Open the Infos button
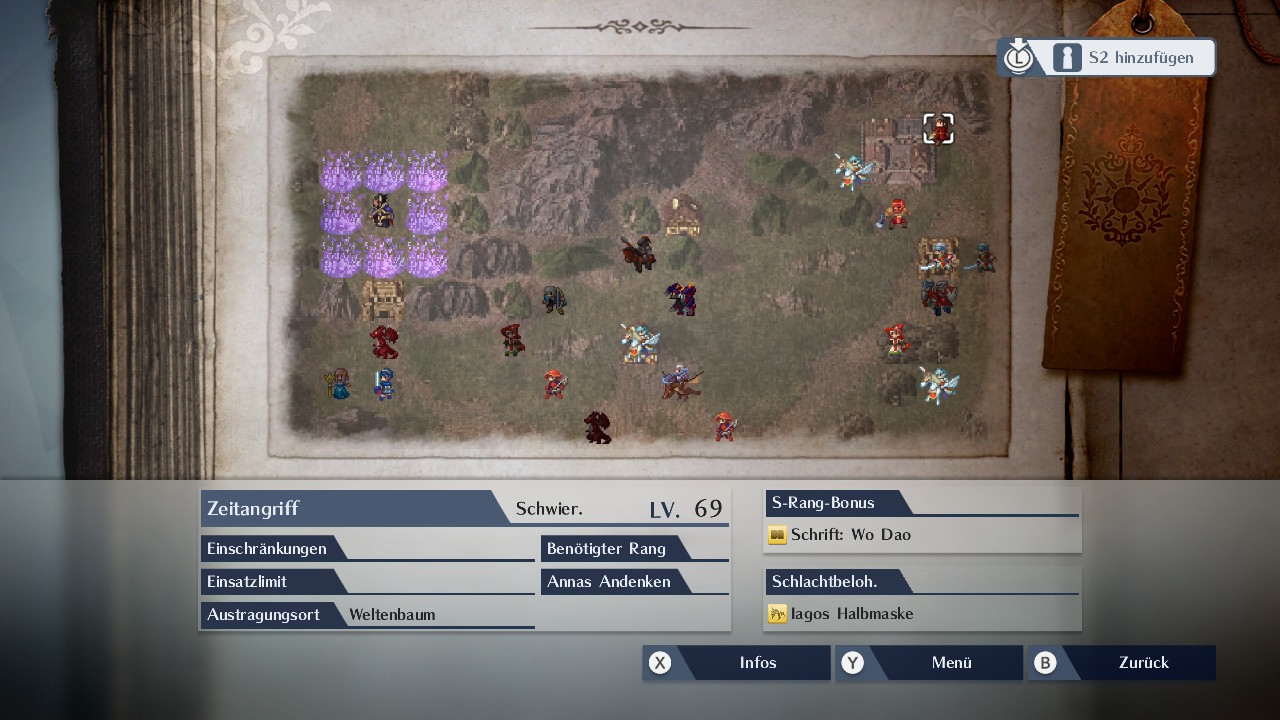1280x720 pixels. [x=738, y=663]
